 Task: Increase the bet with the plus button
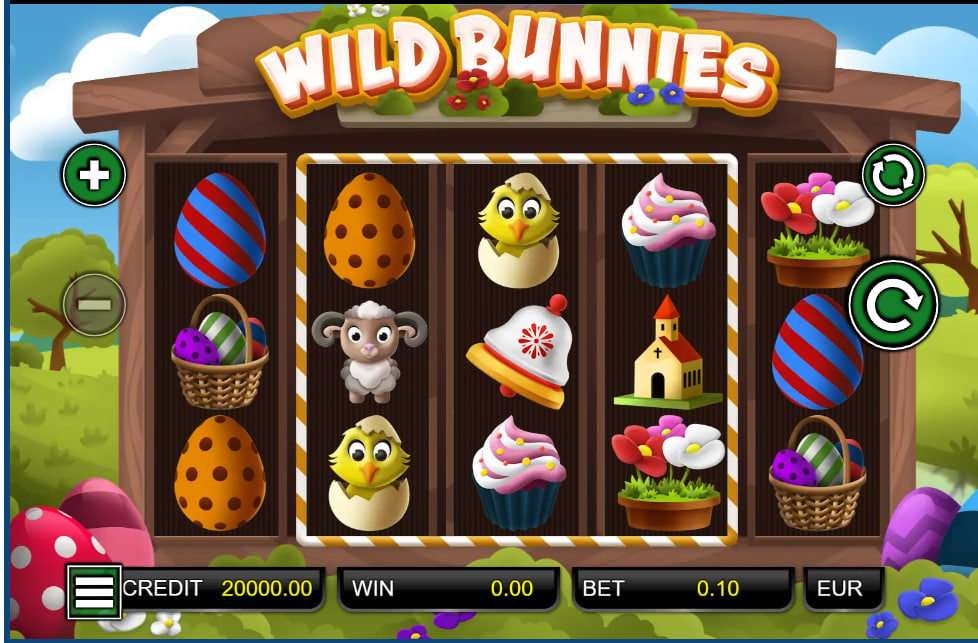[x=94, y=176]
